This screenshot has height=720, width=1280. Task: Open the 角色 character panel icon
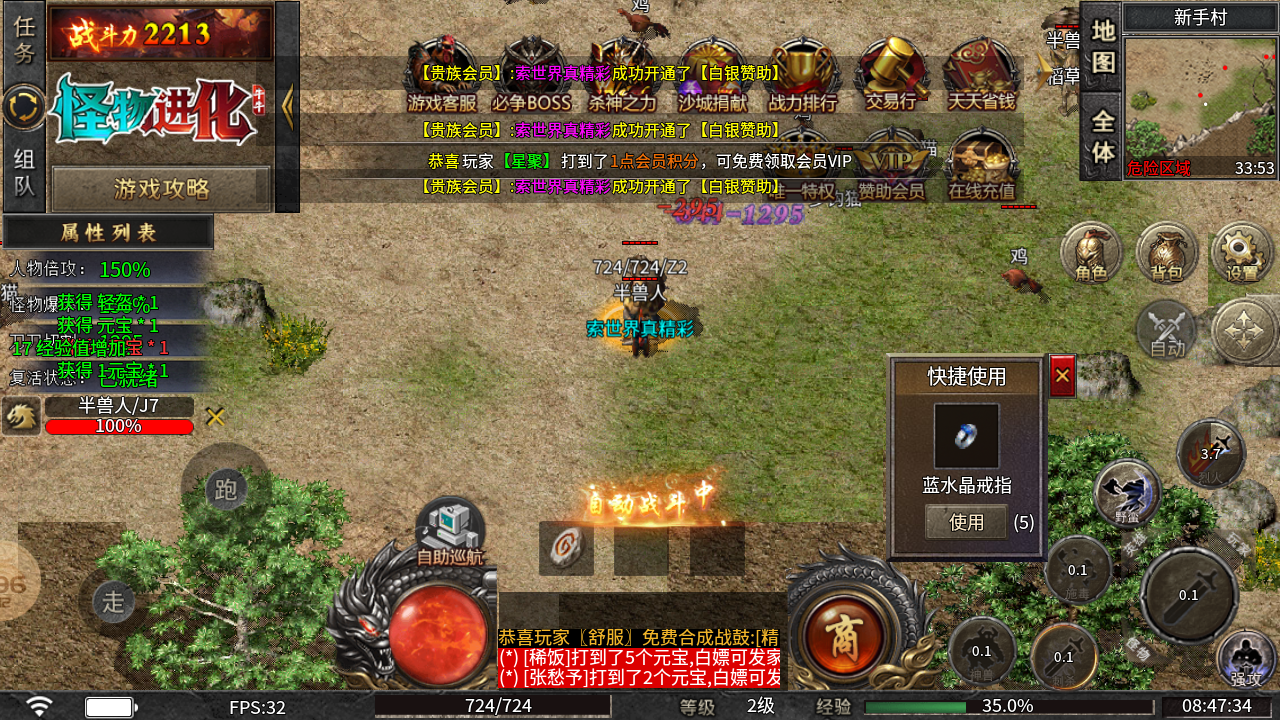[x=1090, y=253]
